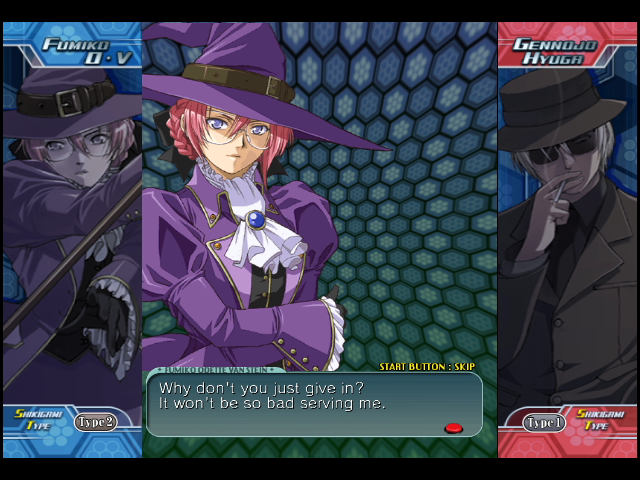The width and height of the screenshot is (640, 480).
Task: Select the Type2 shikigami badge
Action: click(x=96, y=422)
